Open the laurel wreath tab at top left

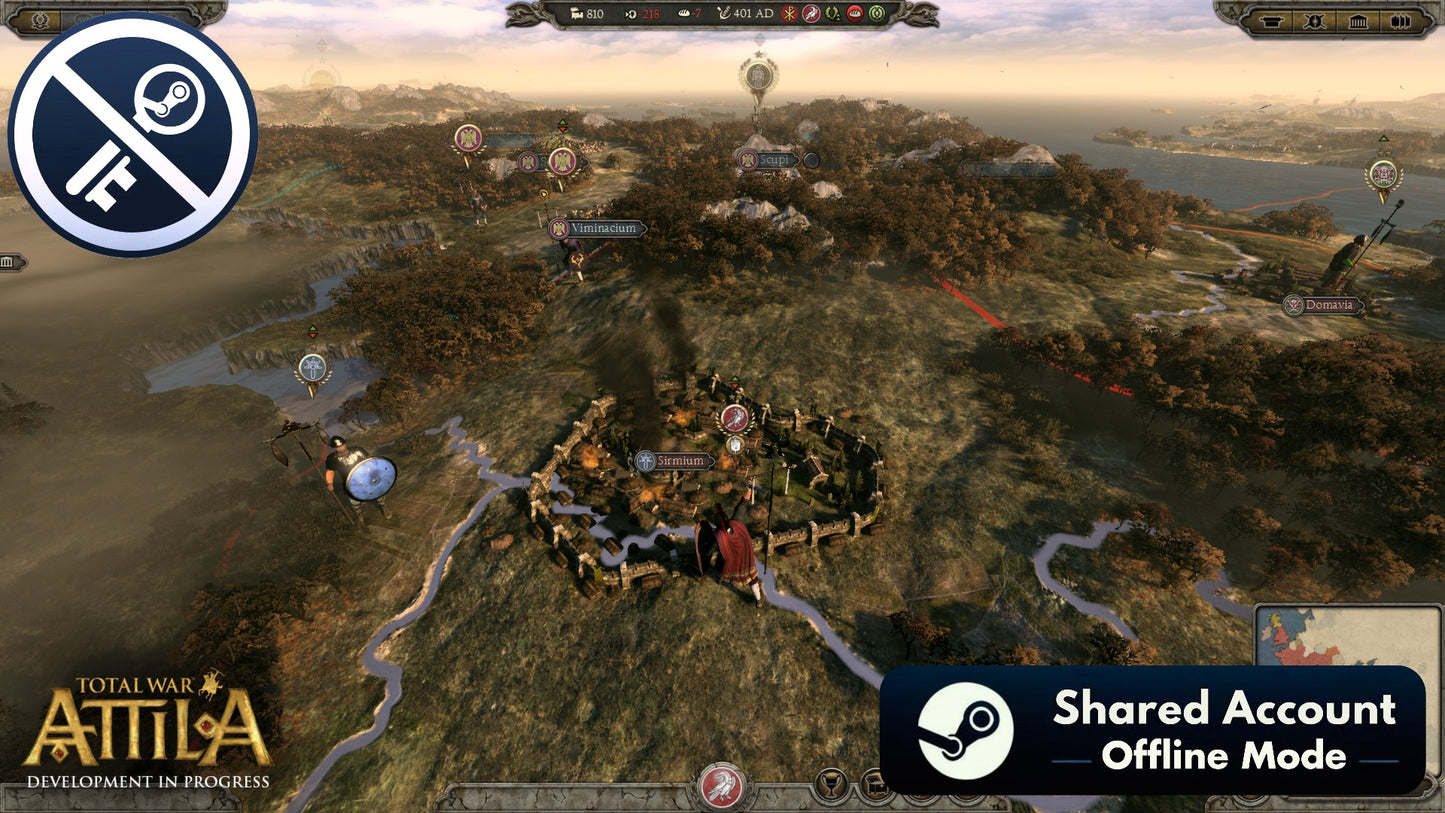(41, 19)
